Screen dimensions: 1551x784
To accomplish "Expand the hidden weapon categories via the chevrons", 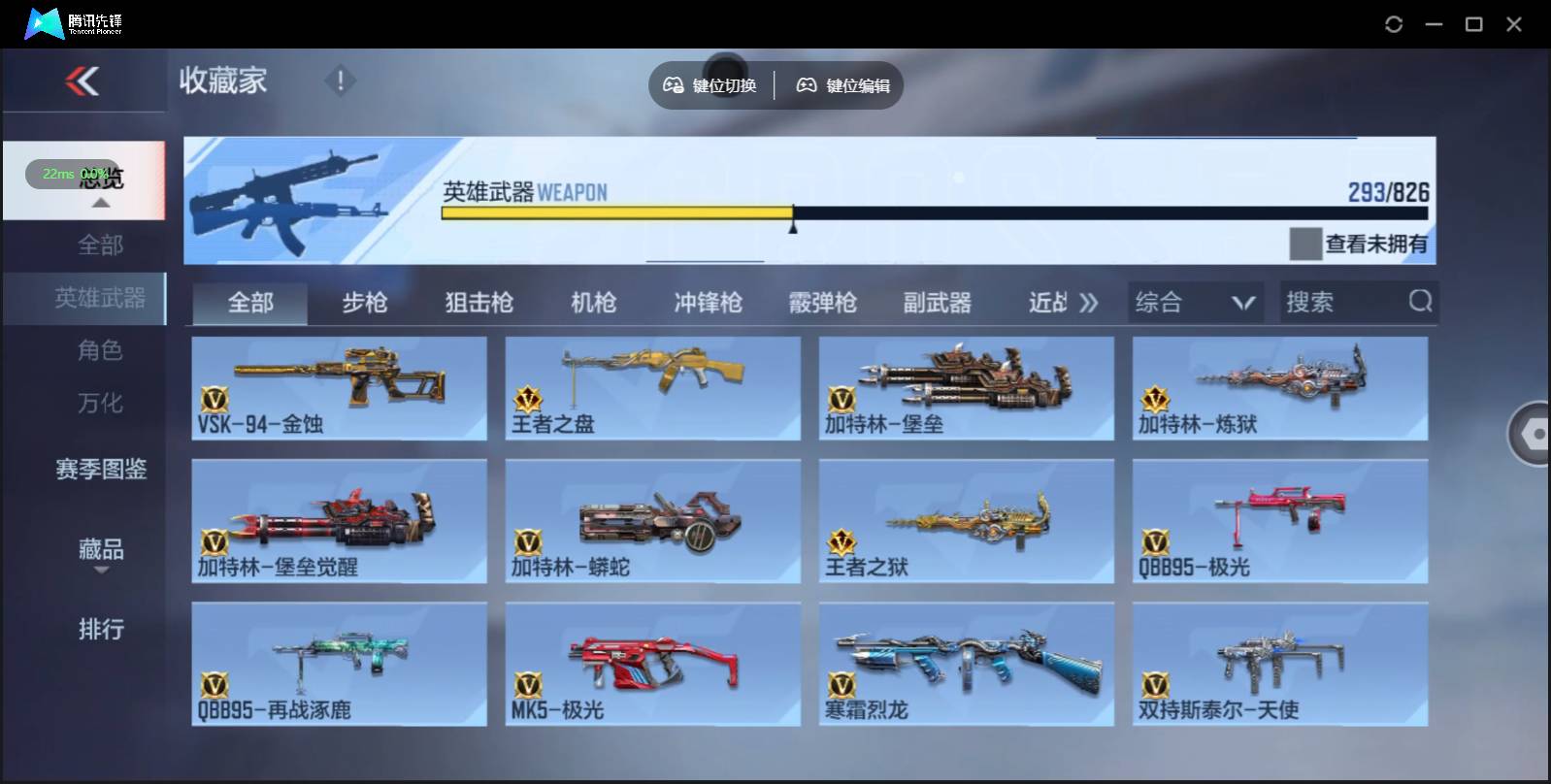I will [x=1089, y=302].
